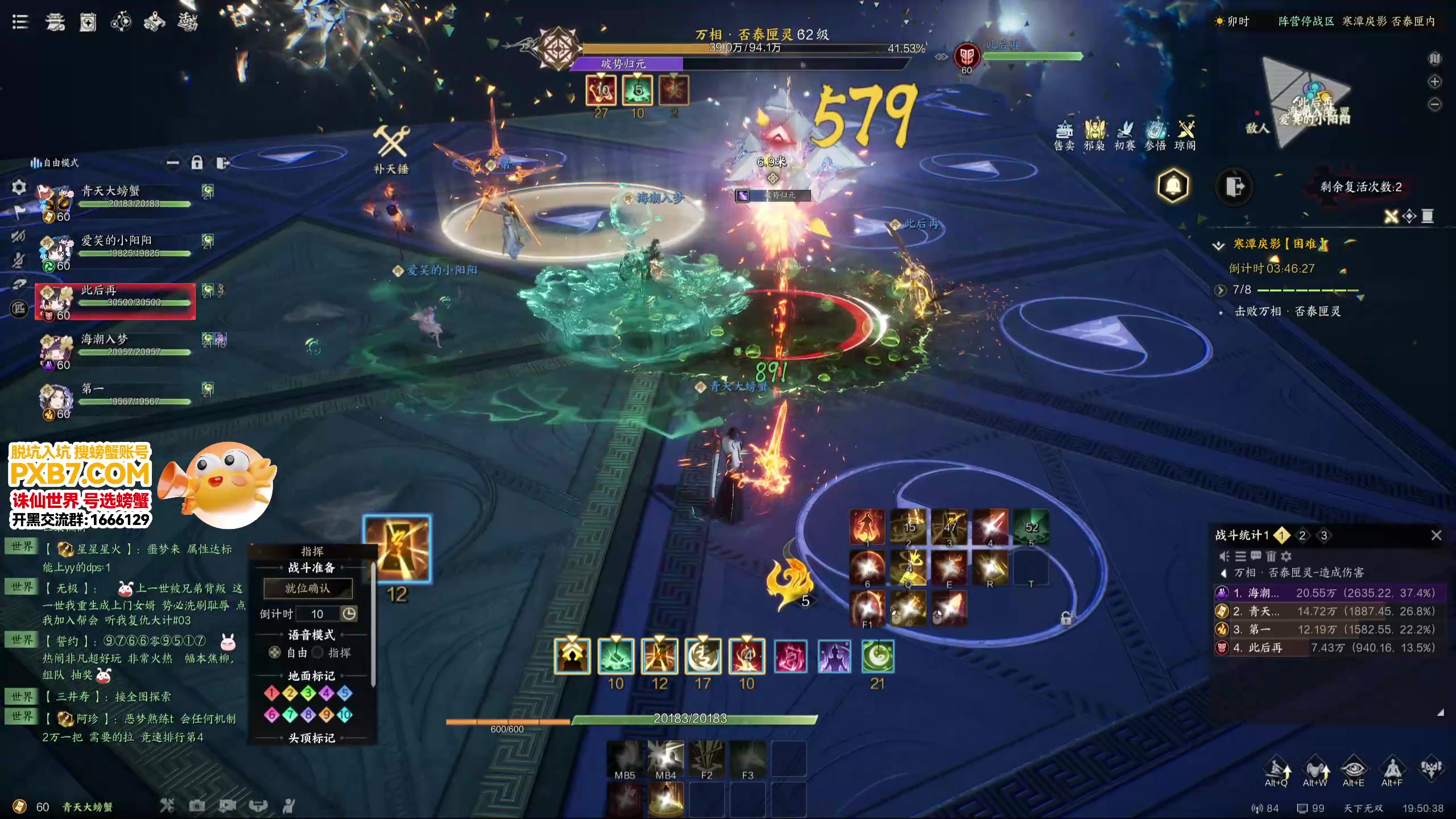The width and height of the screenshot is (1456, 819).
Task: Zoom in the minimap with plus
Action: pos(1435,81)
